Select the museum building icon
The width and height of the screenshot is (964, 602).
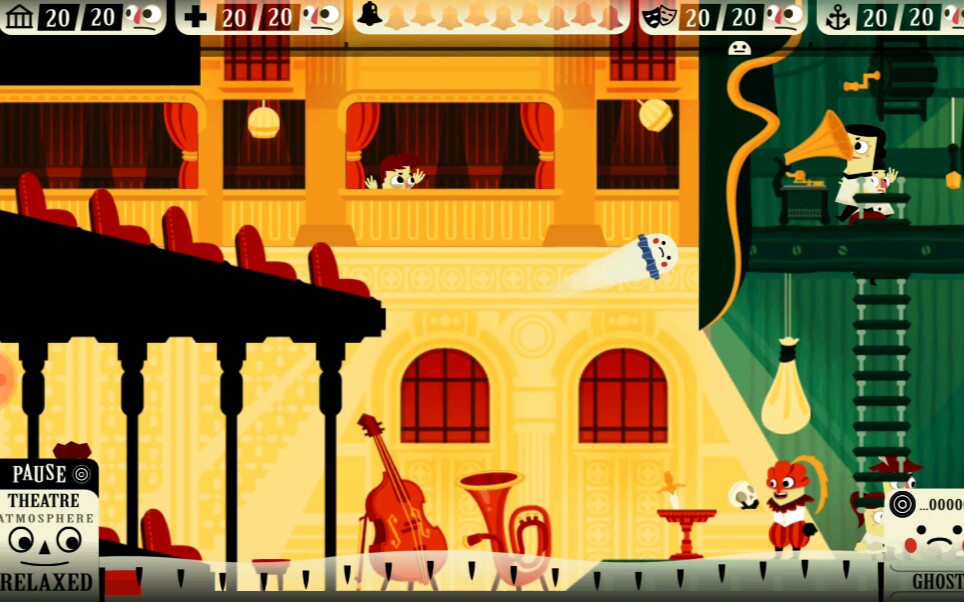[x=20, y=16]
